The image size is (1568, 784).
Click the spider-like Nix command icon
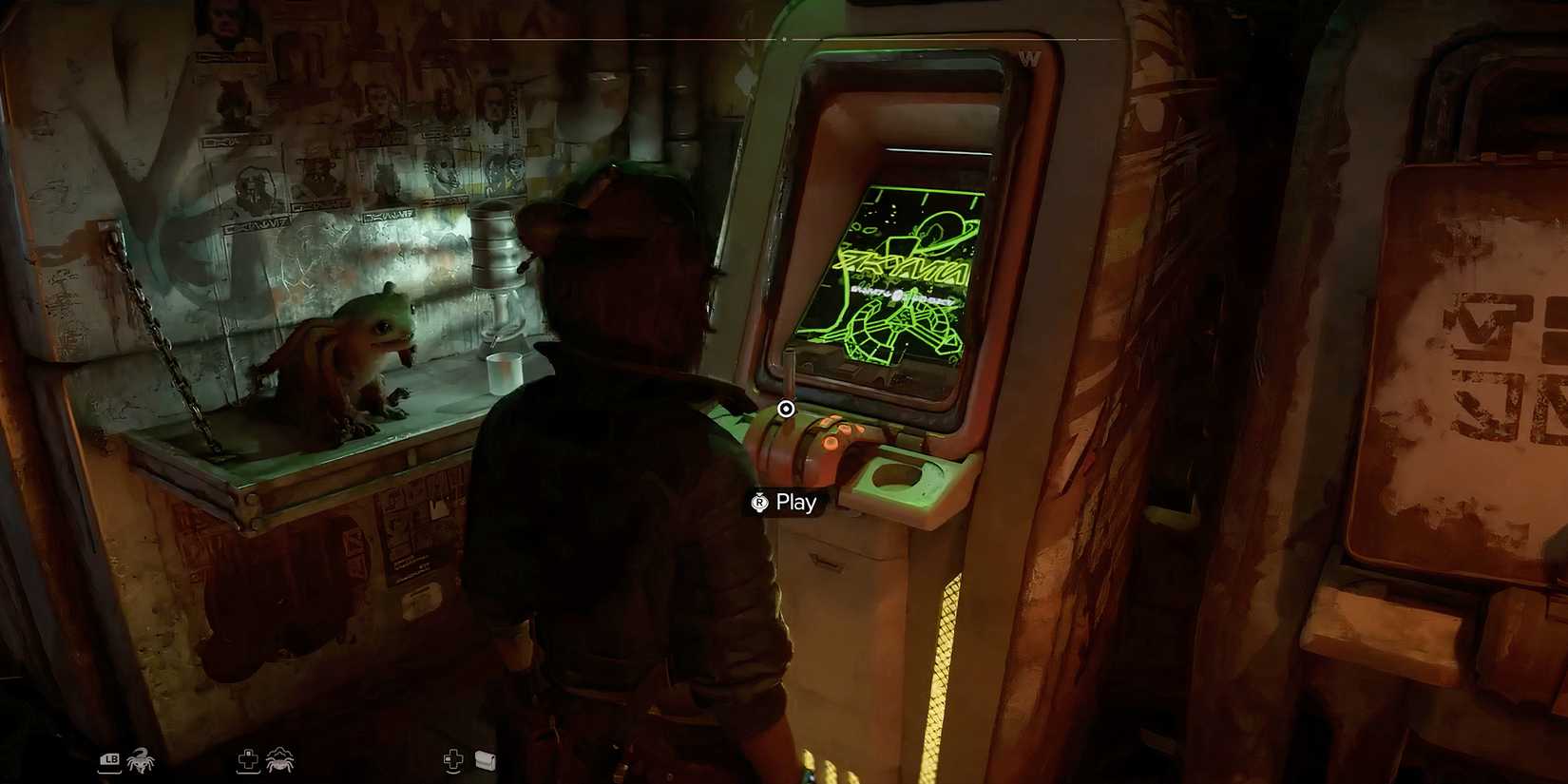click(x=279, y=758)
